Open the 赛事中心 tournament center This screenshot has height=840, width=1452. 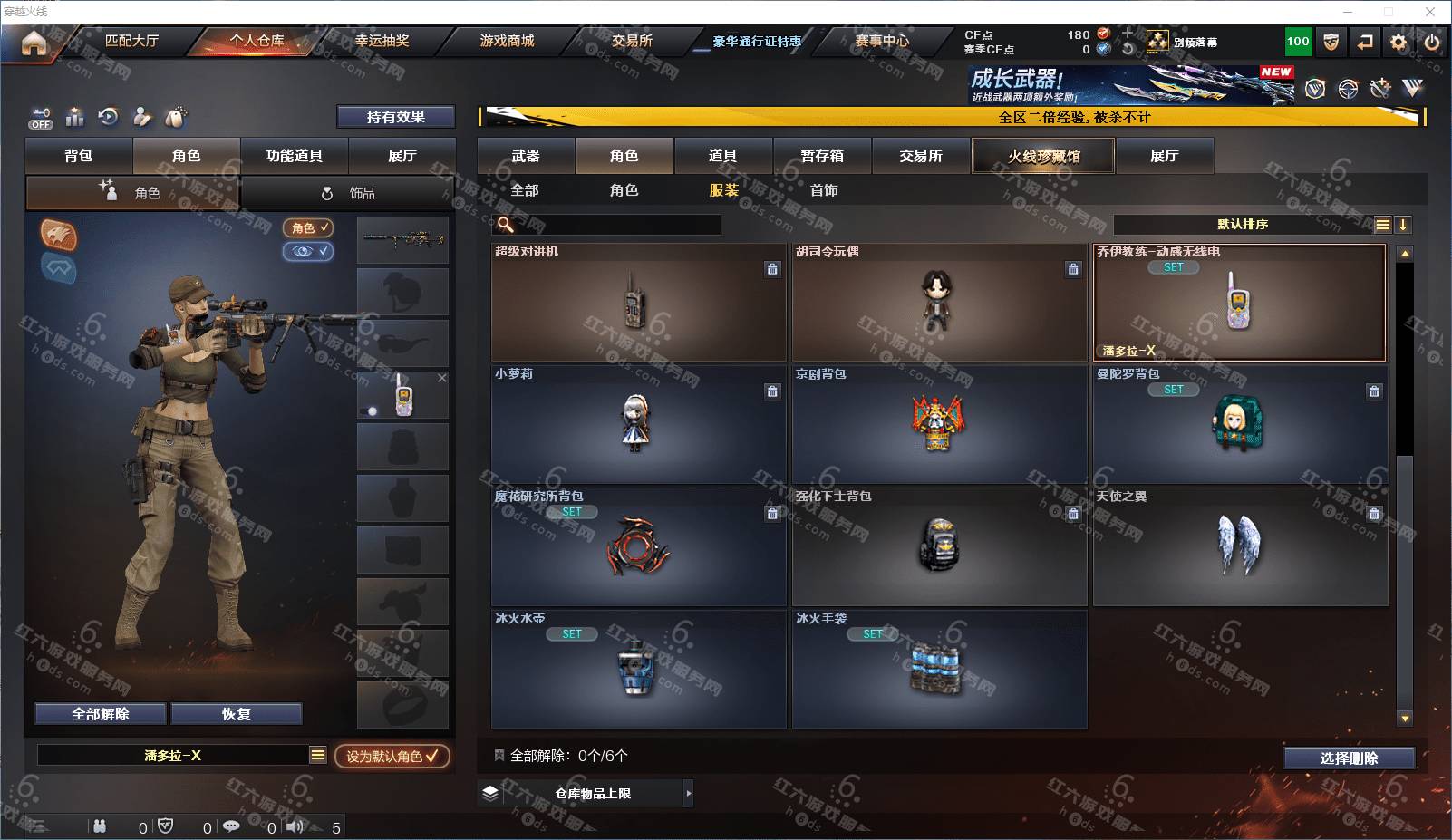(x=881, y=41)
